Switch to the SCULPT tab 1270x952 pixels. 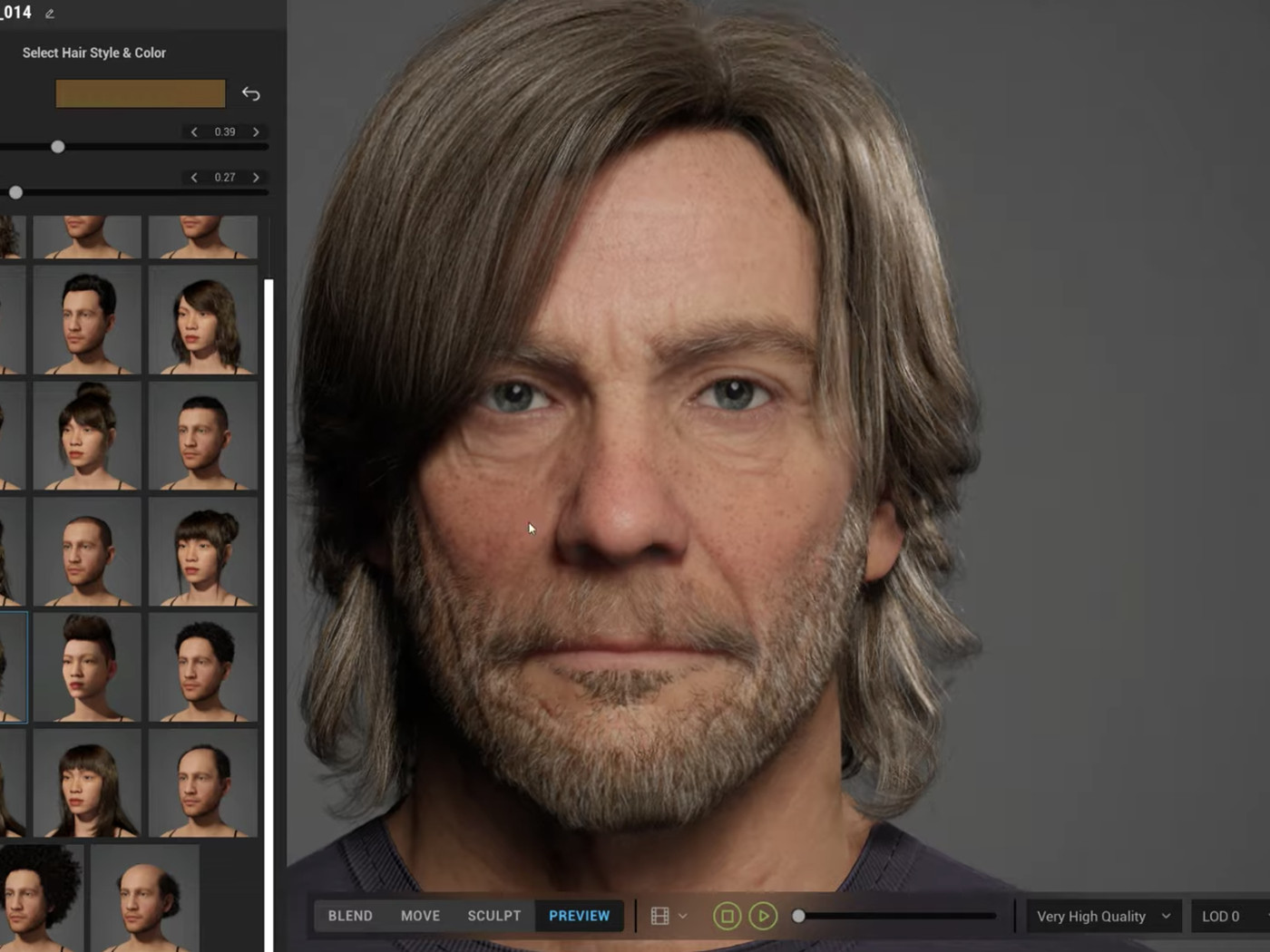click(x=493, y=916)
